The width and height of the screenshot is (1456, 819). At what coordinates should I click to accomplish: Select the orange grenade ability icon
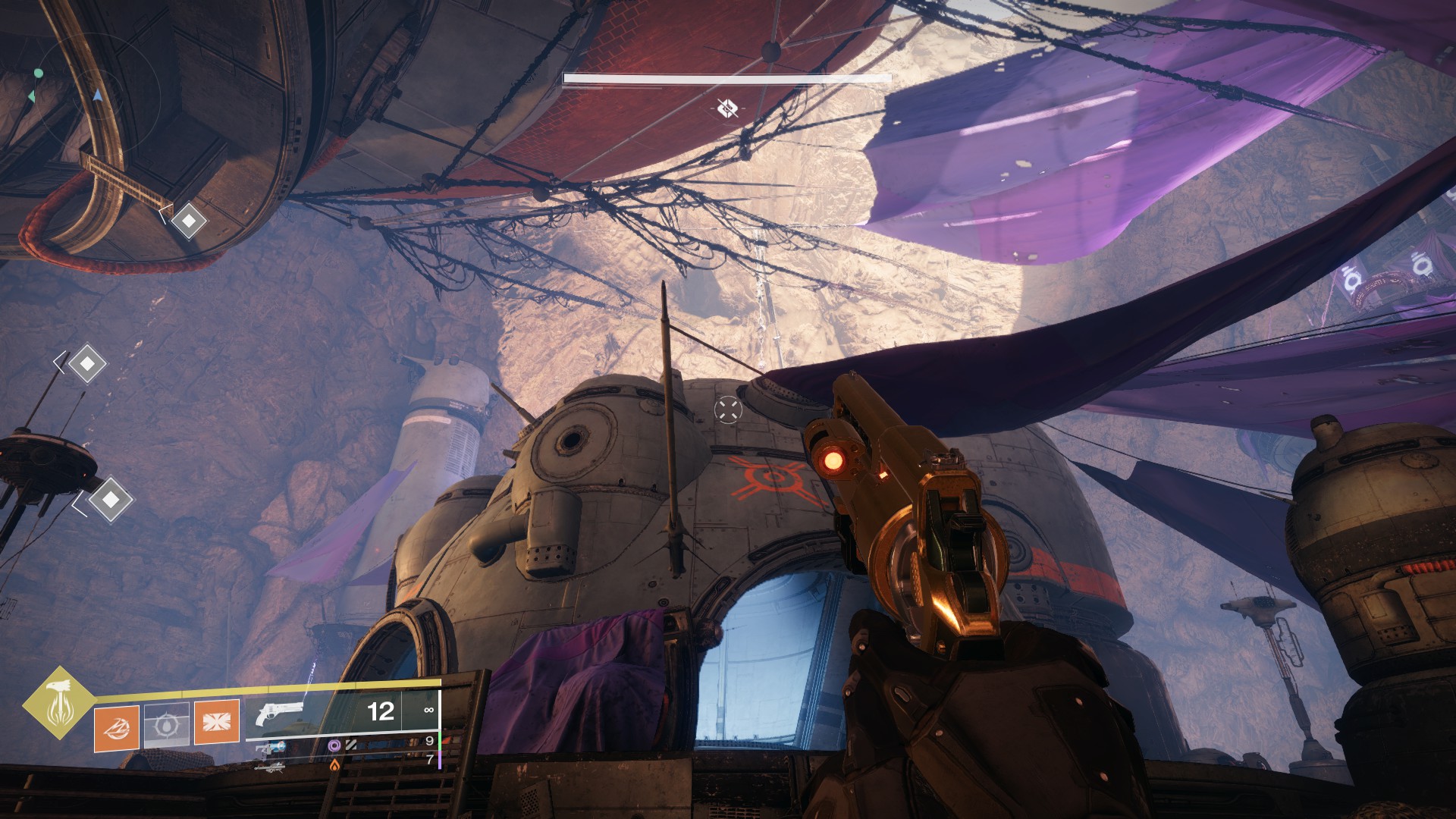coord(117,727)
